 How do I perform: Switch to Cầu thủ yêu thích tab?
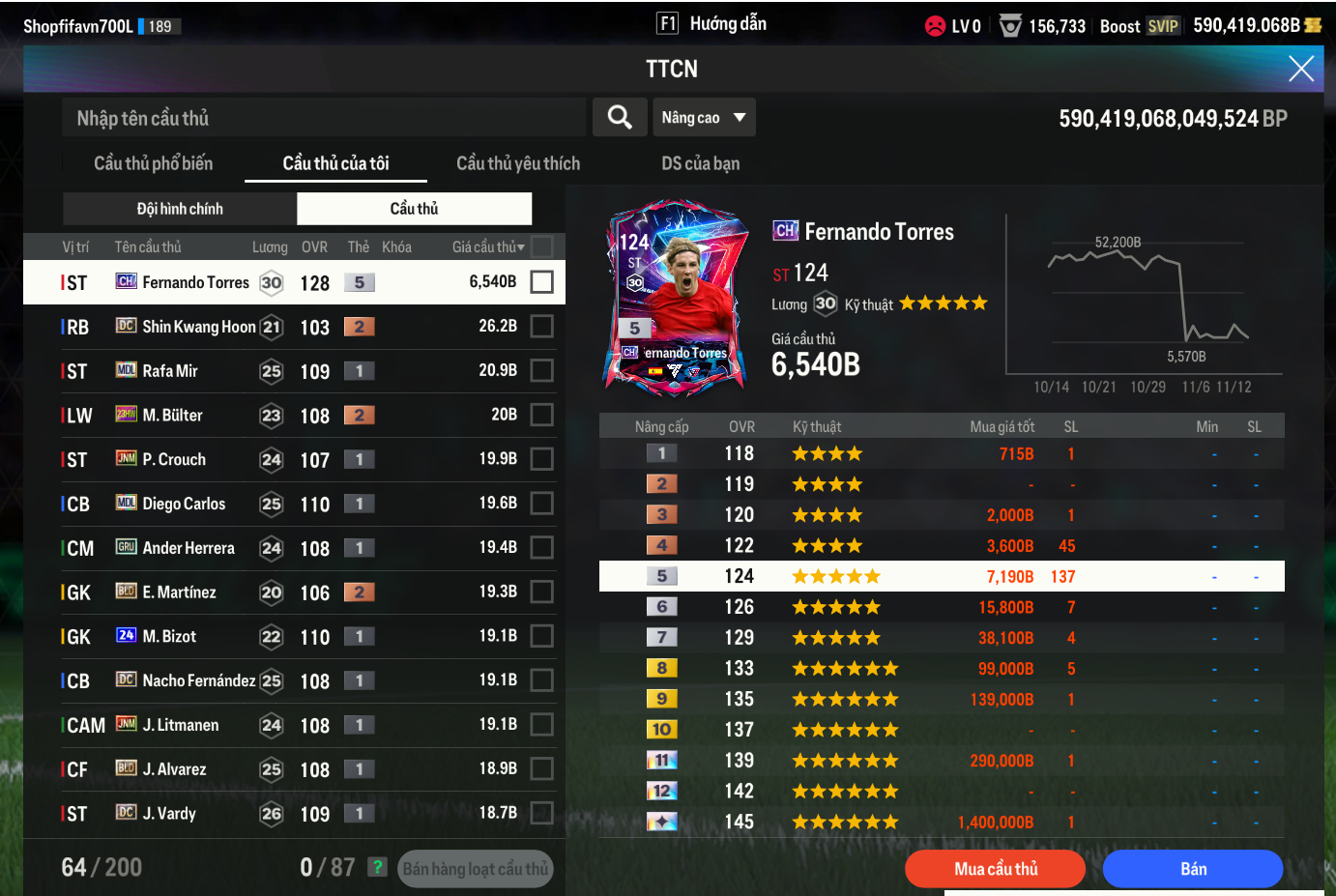tap(518, 163)
